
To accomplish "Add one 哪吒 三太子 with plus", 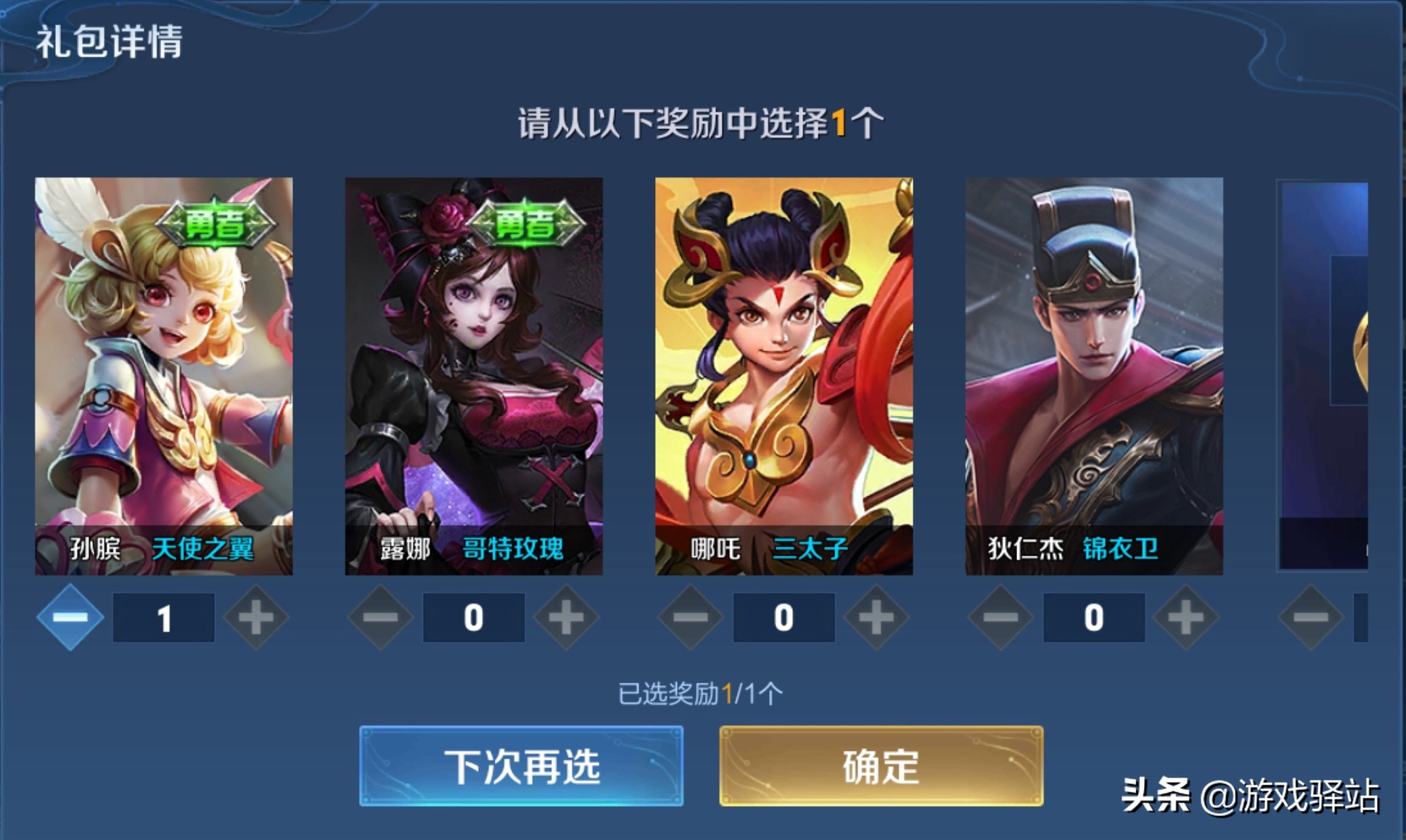I will (876, 617).
